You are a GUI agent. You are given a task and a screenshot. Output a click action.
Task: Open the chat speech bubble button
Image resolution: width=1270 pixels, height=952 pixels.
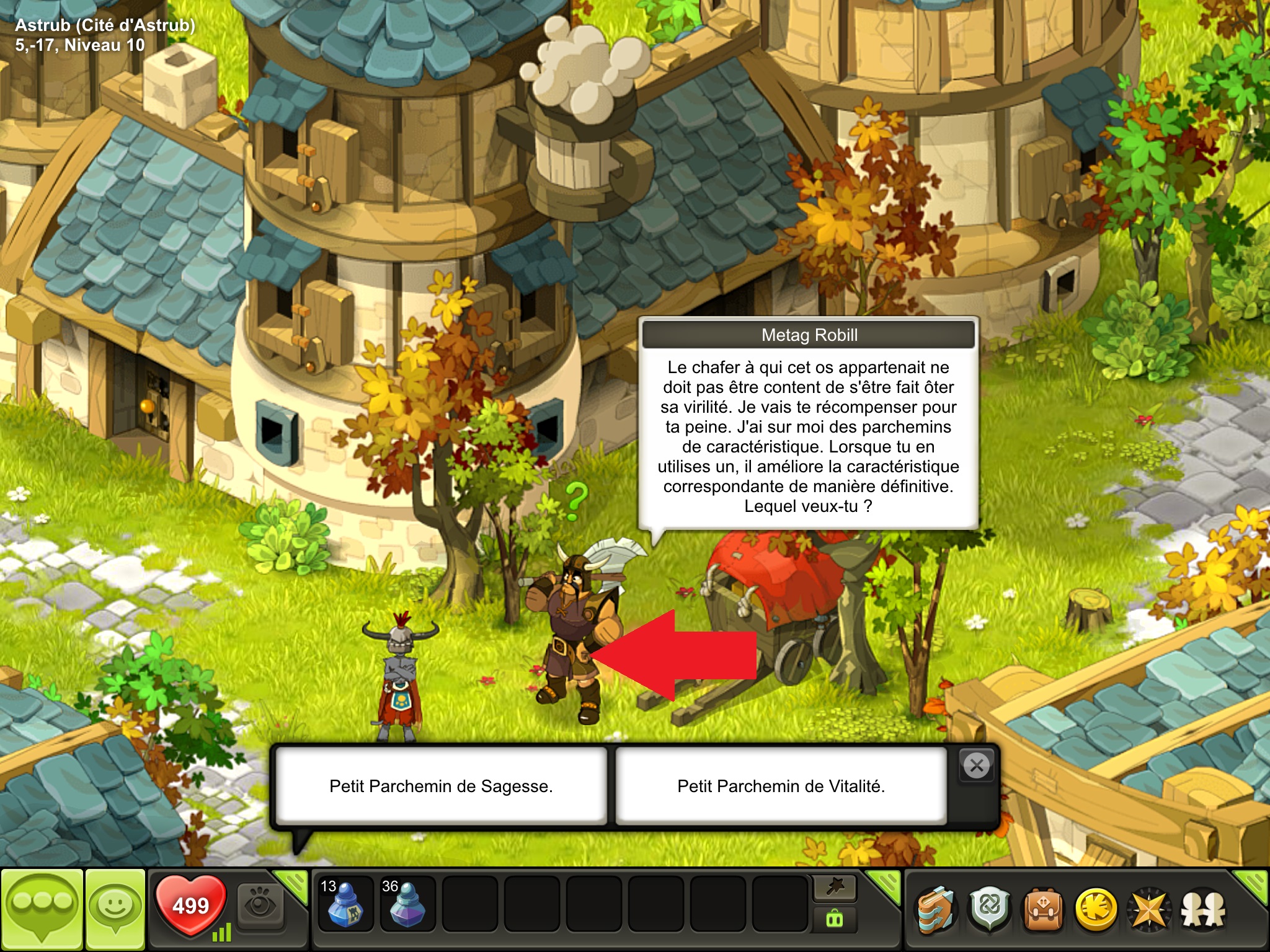click(42, 909)
